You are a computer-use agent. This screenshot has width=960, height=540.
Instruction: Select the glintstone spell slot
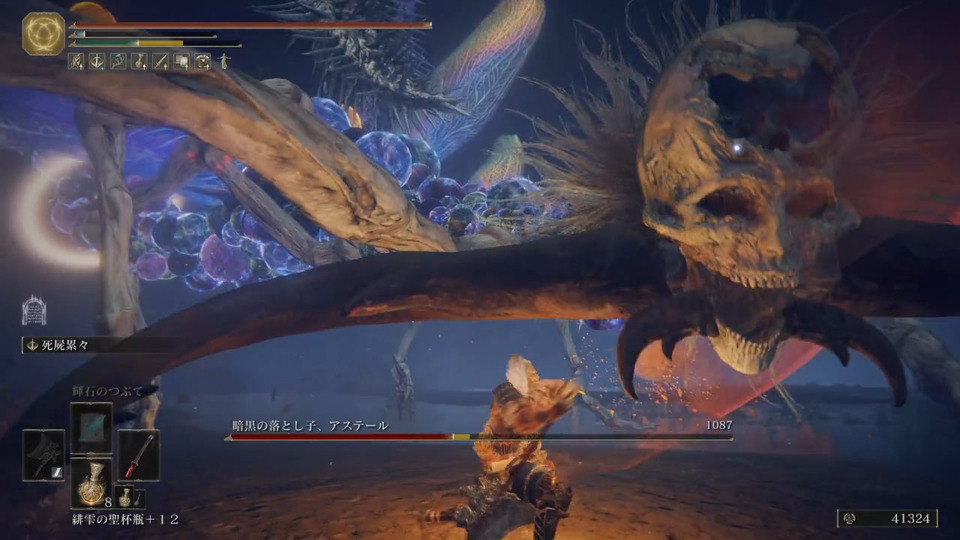pyautogui.click(x=91, y=426)
